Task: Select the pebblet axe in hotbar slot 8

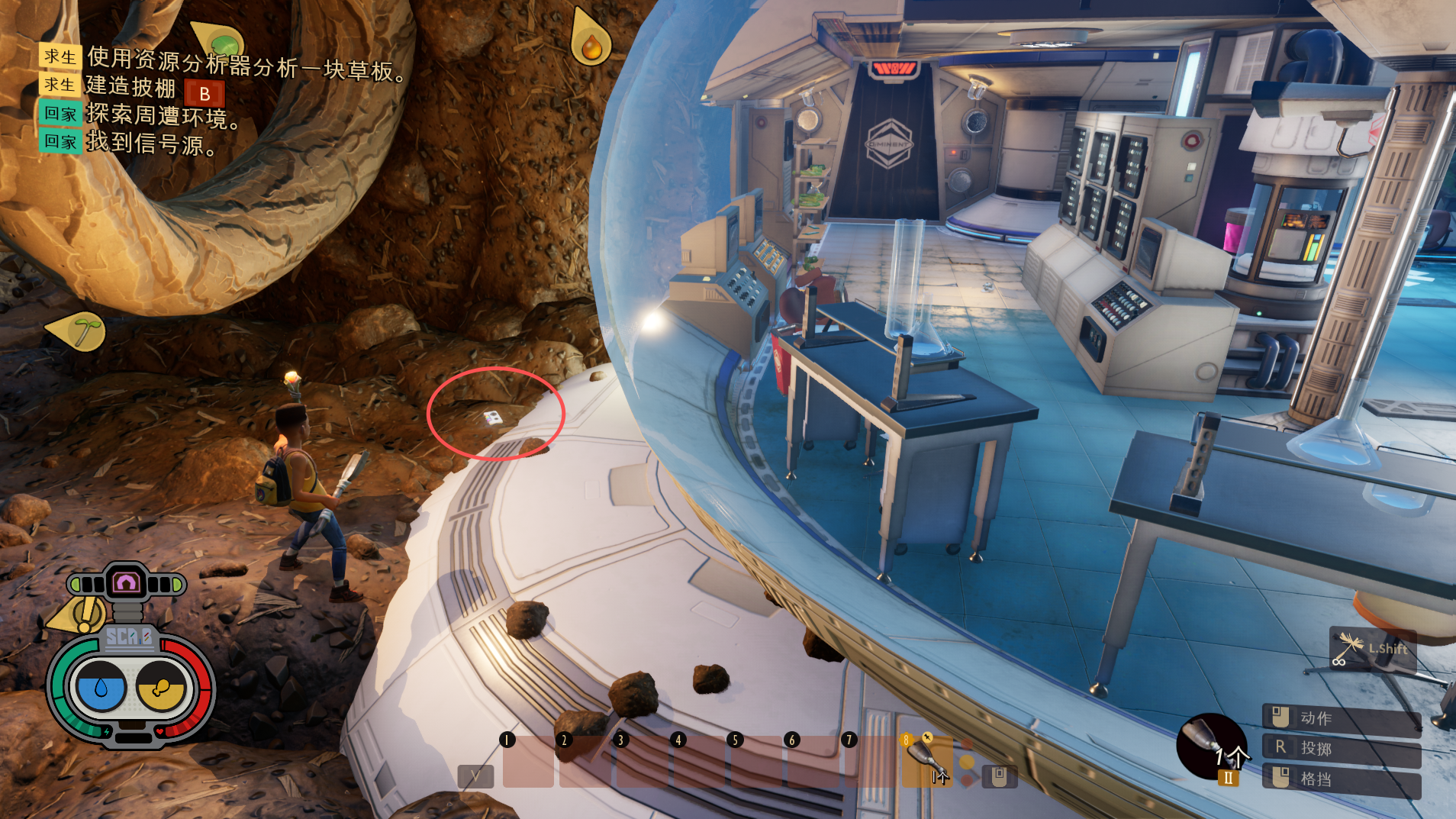Action: 926,760
